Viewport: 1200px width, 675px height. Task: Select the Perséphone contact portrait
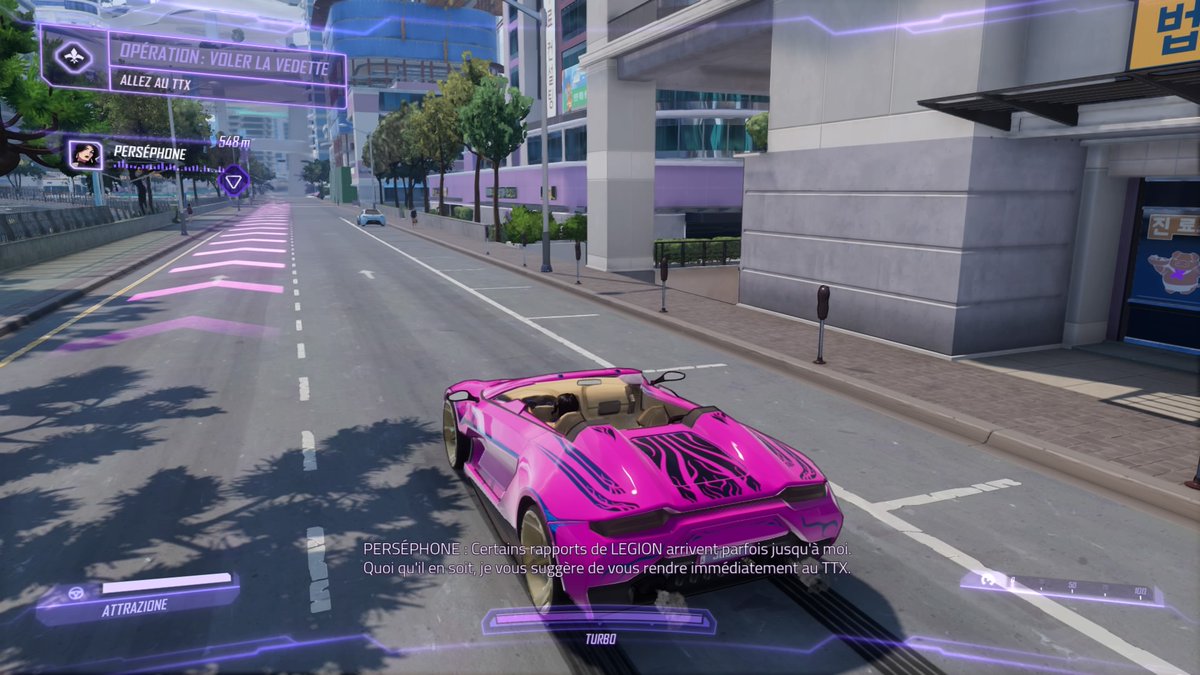point(85,154)
